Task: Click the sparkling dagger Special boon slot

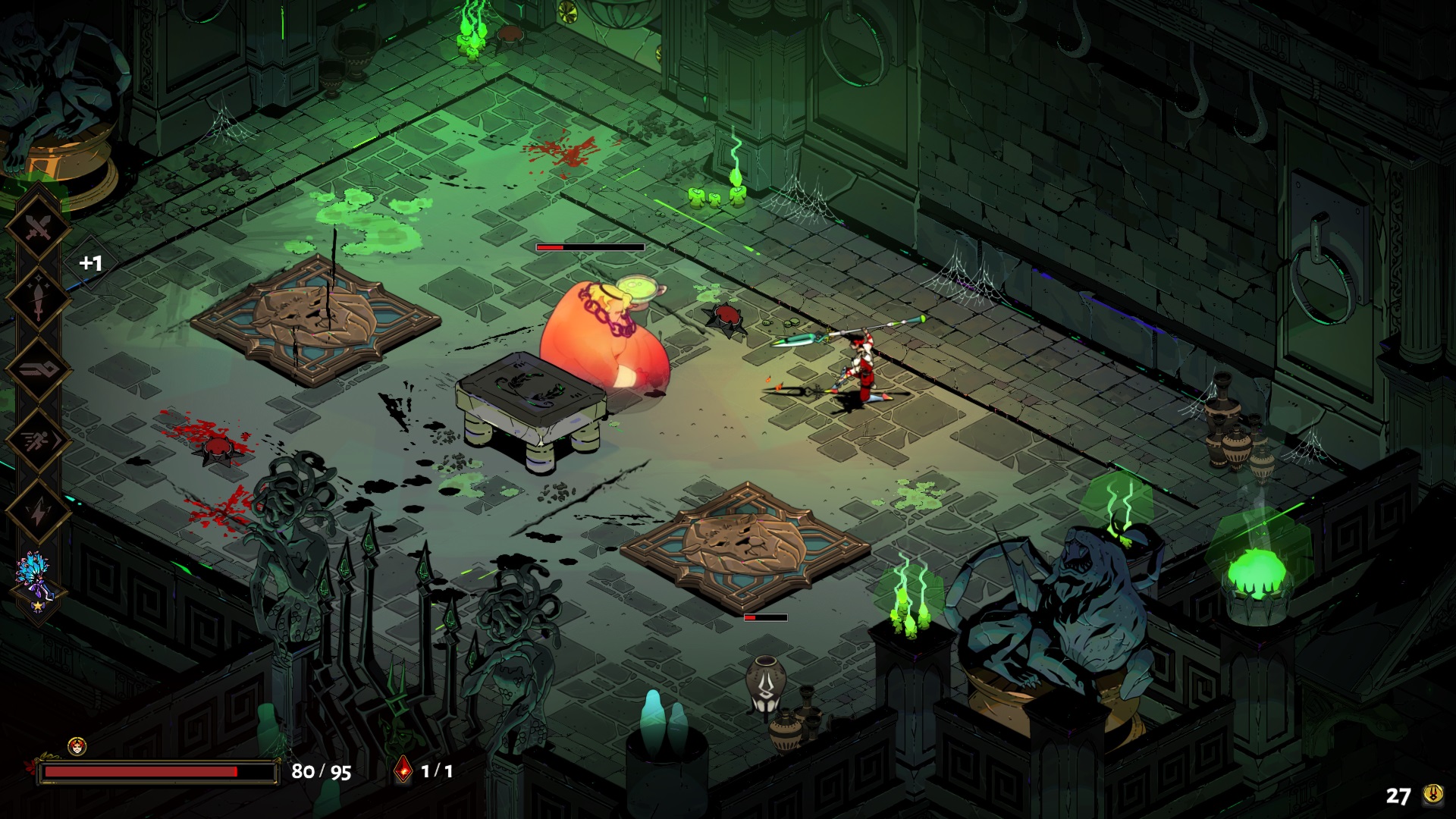Action: [x=37, y=297]
